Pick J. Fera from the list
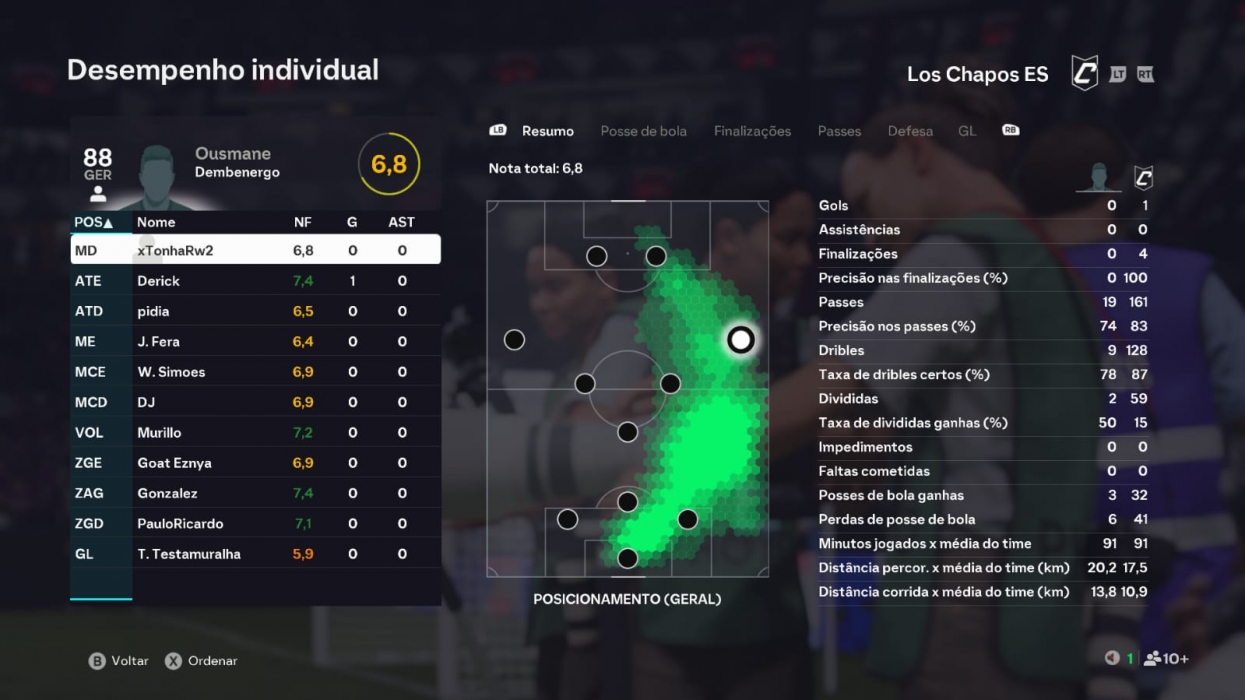The image size is (1245, 700). (255, 341)
